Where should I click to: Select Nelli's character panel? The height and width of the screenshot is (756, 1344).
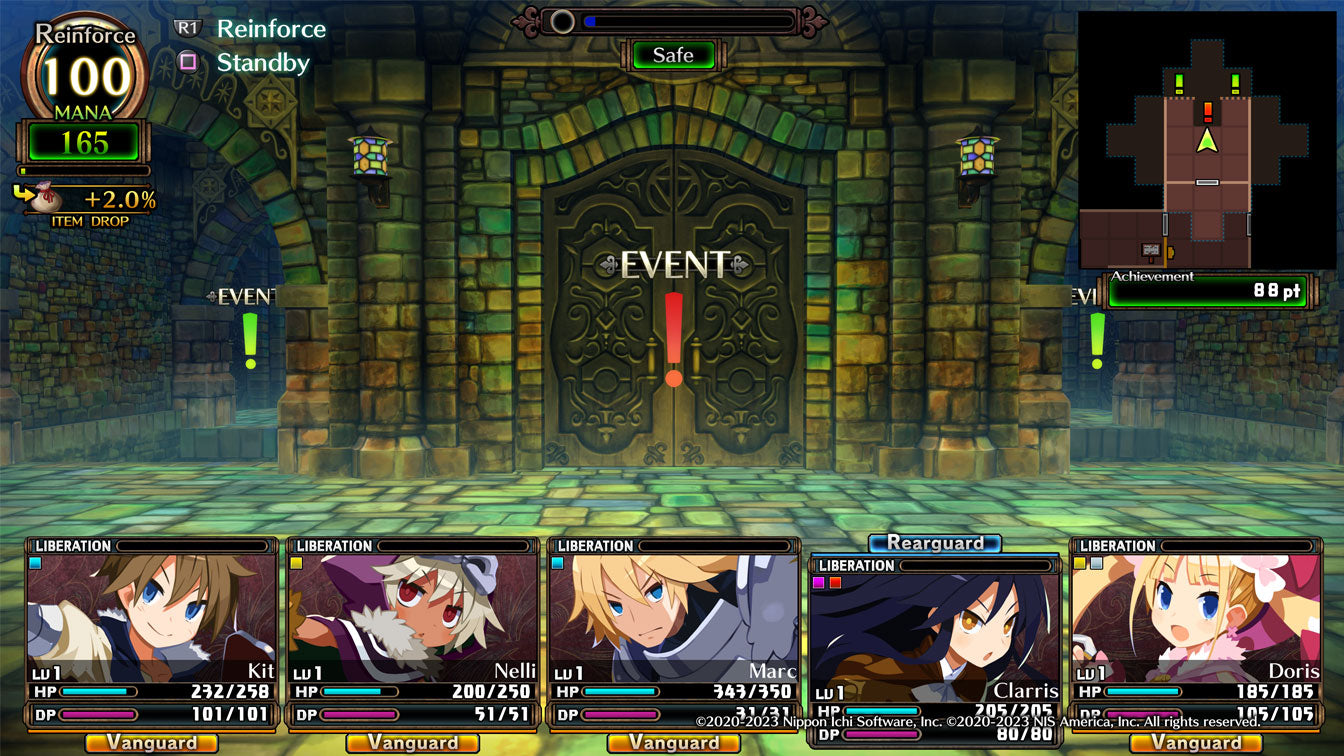coord(413,620)
